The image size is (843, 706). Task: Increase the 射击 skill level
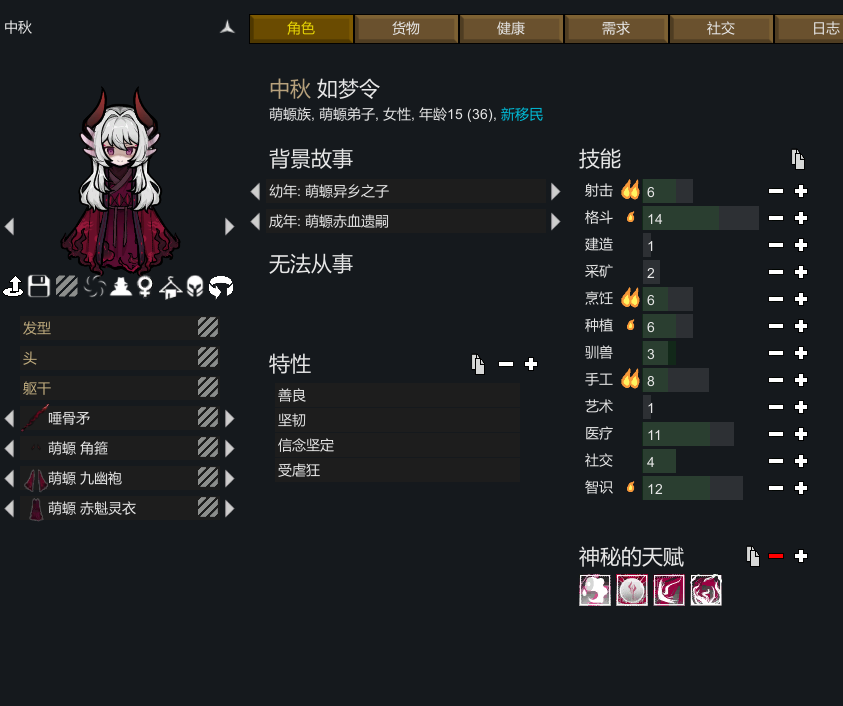click(x=800, y=191)
